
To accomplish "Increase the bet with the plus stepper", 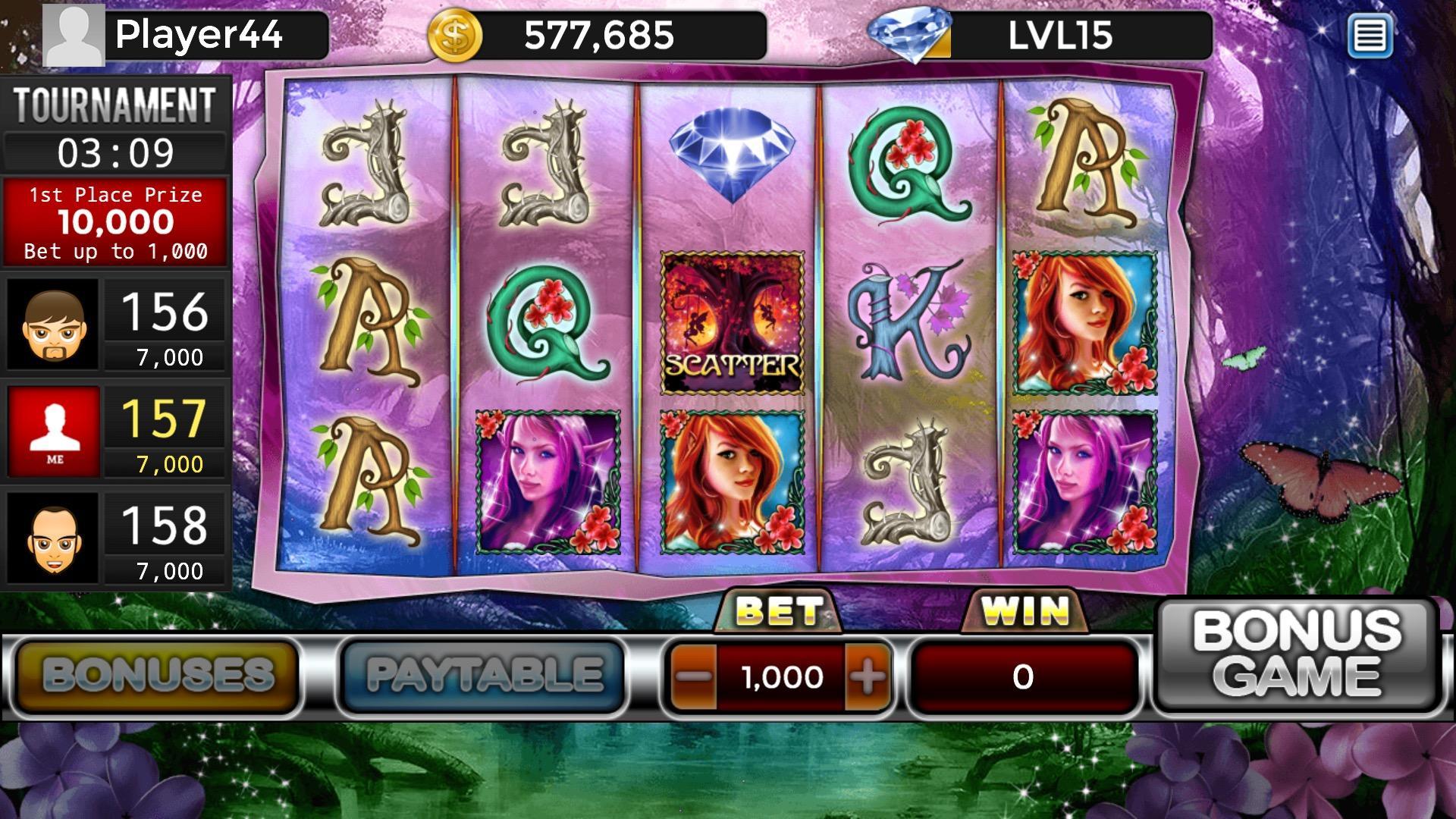I will [x=867, y=677].
